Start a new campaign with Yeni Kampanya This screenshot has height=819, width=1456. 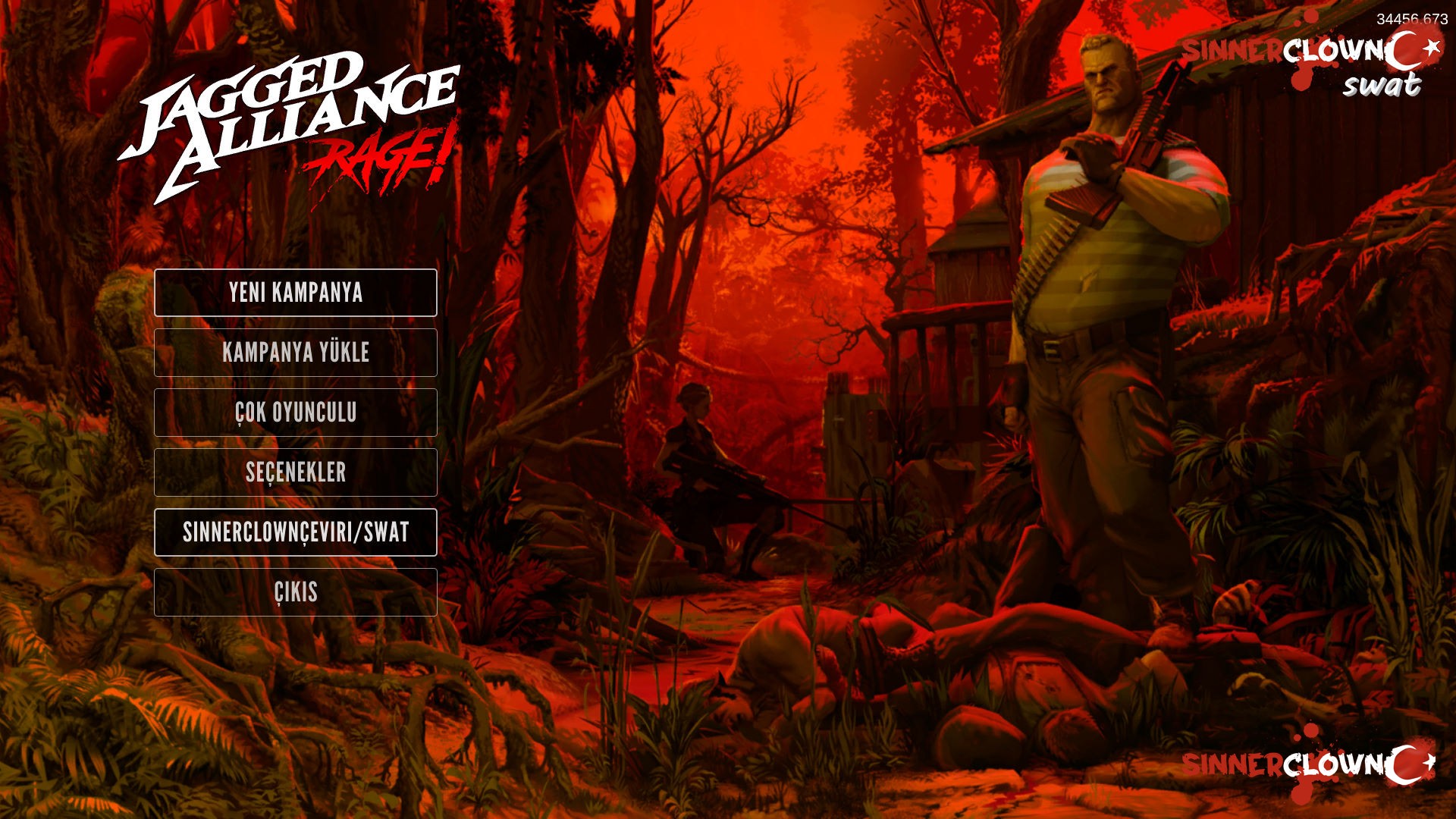296,293
